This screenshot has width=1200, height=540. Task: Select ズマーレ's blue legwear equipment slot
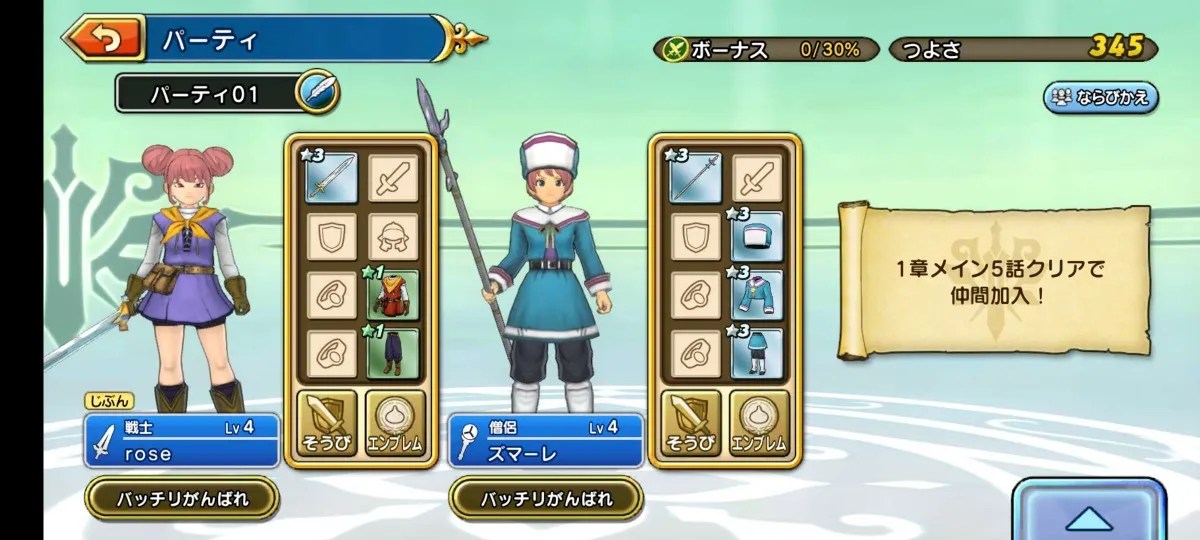pyautogui.click(x=756, y=354)
